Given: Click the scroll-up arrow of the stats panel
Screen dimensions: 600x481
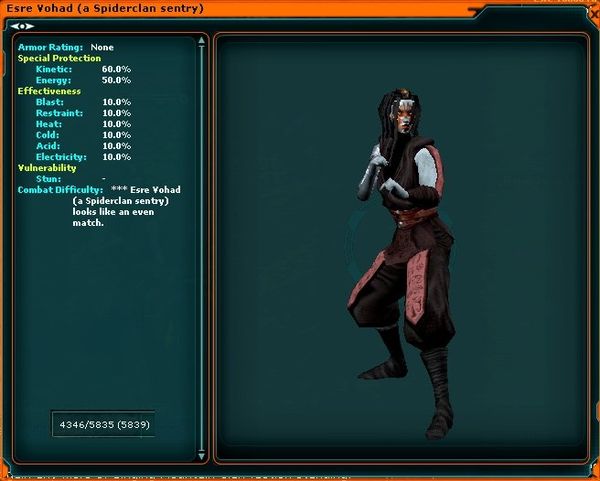Looking at the screenshot, I should pos(203,42).
